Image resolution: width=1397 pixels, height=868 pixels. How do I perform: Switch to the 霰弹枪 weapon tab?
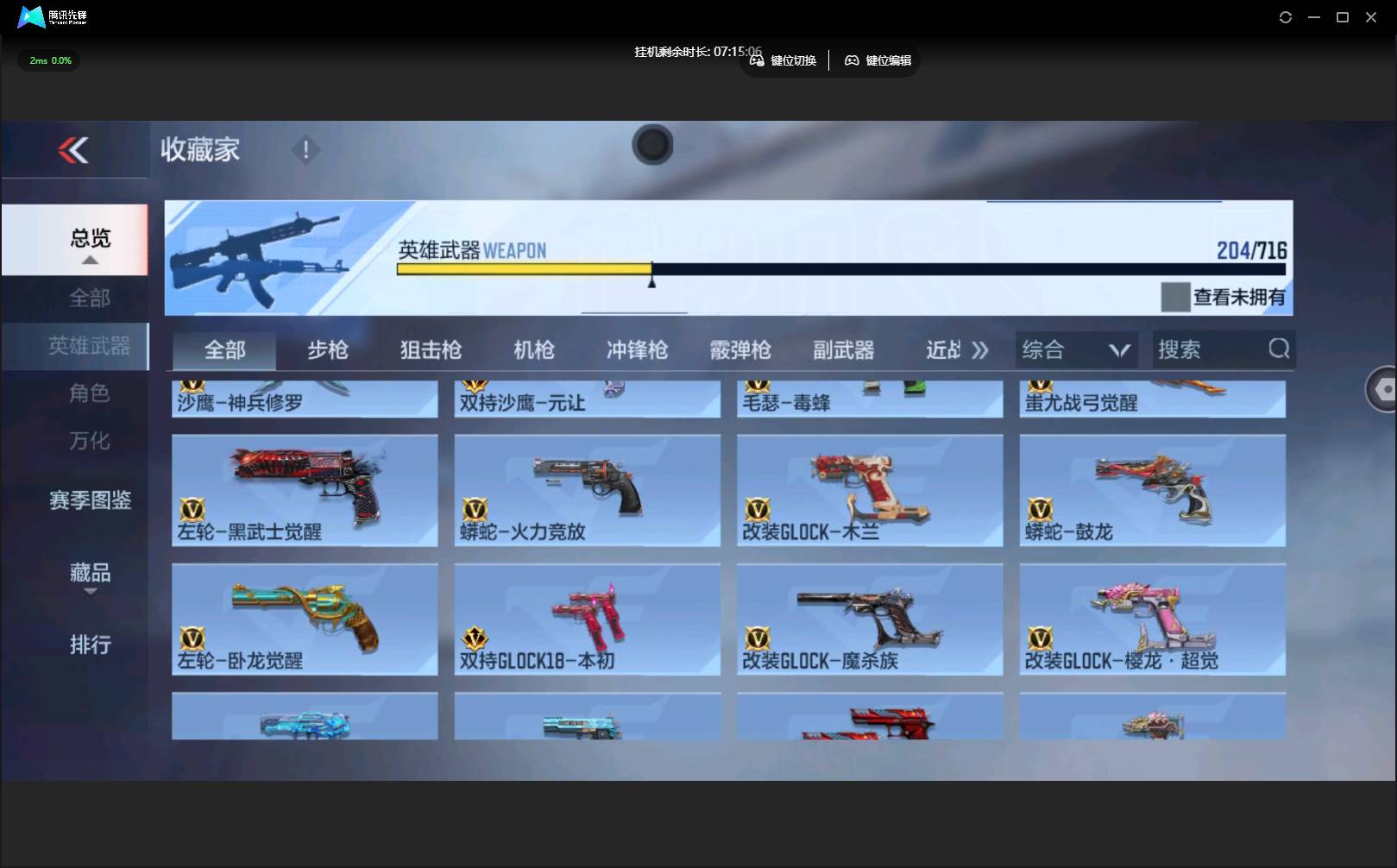point(739,349)
